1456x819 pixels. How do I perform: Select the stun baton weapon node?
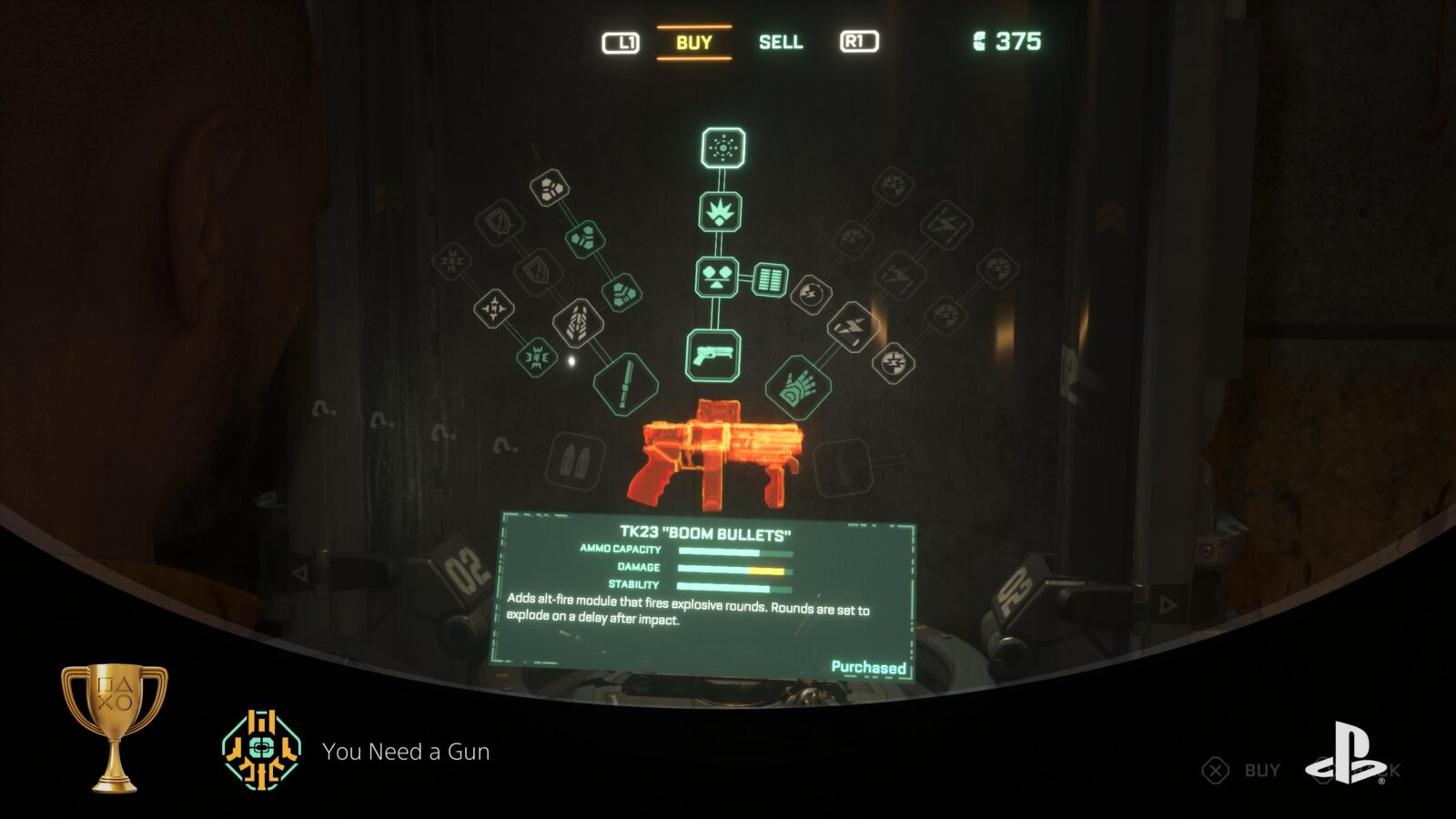click(625, 383)
